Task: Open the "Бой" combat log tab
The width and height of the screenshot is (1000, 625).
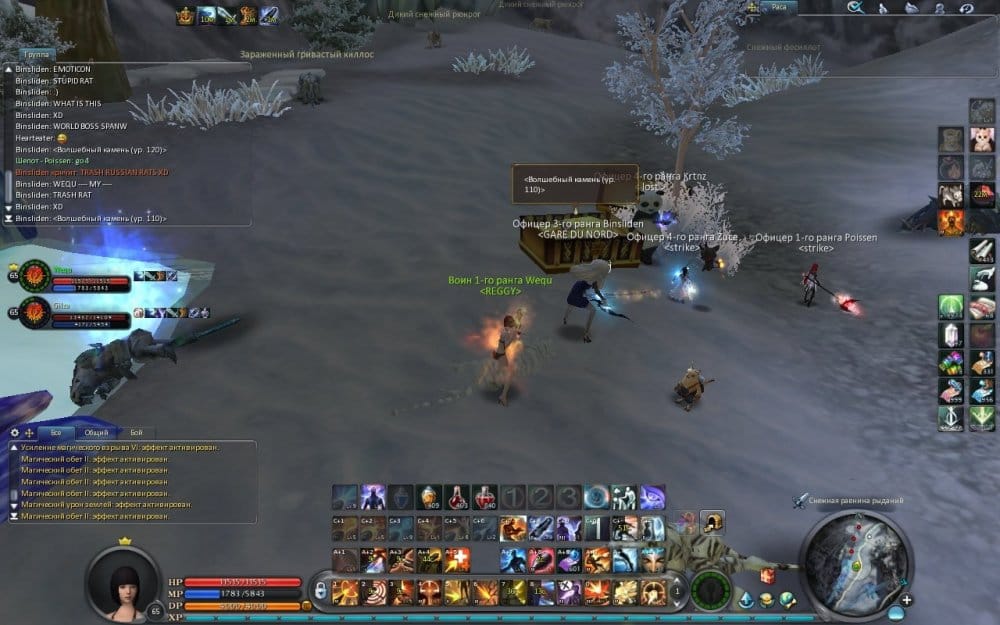Action: click(136, 432)
